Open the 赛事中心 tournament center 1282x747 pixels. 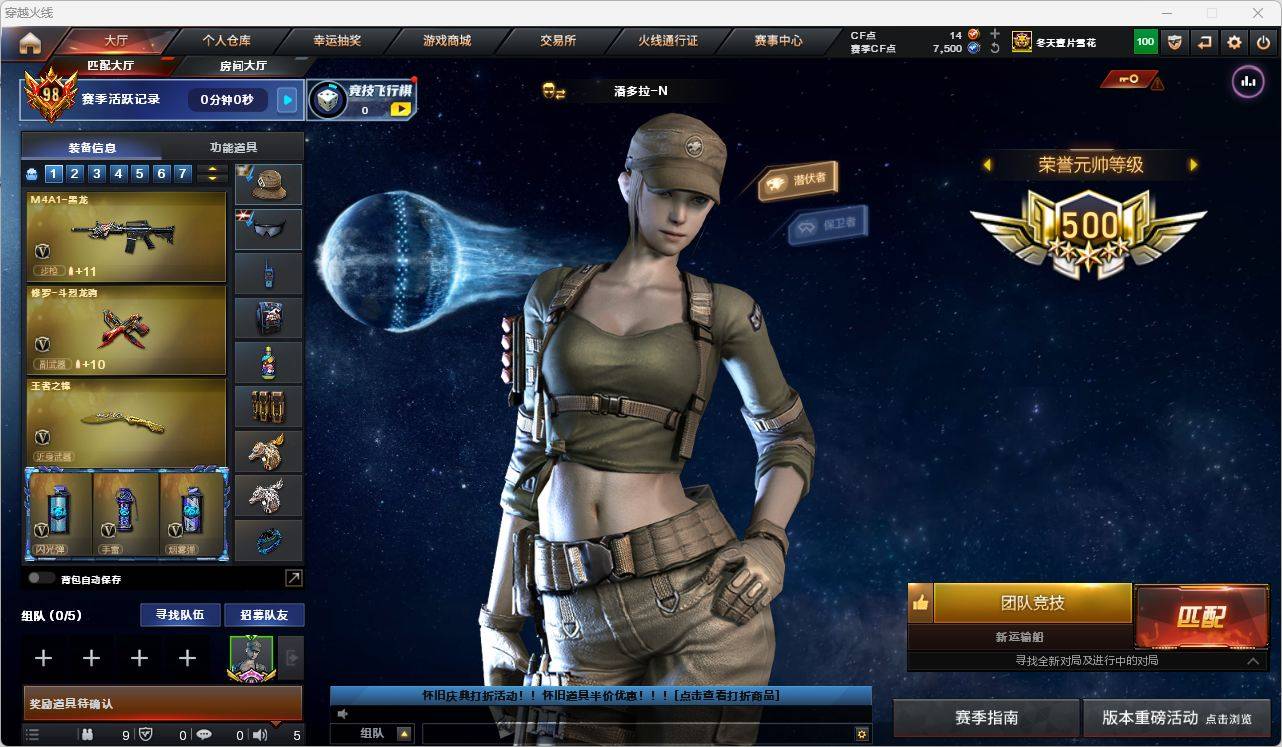pos(778,41)
